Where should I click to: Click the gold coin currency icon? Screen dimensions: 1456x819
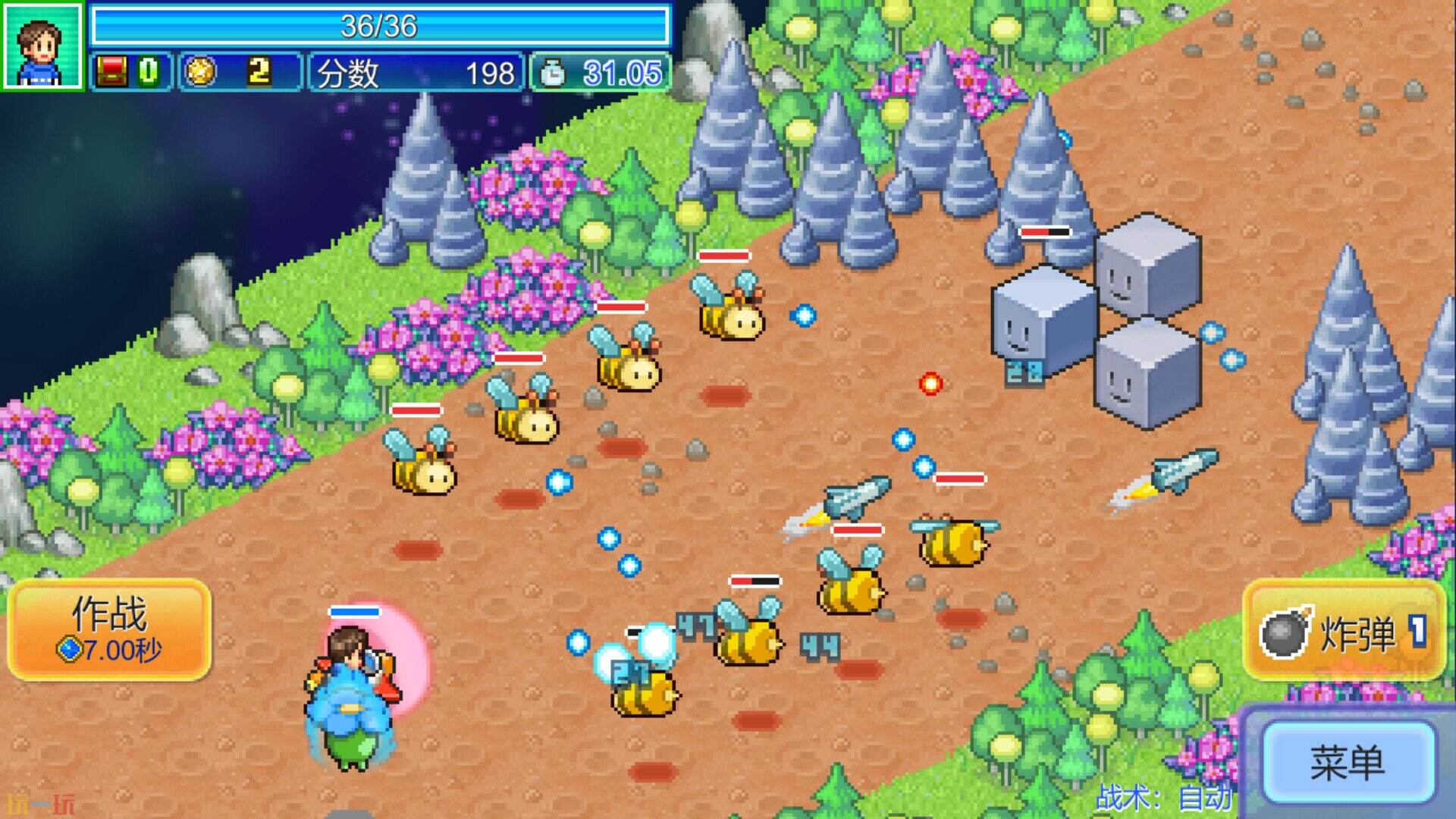pos(200,72)
